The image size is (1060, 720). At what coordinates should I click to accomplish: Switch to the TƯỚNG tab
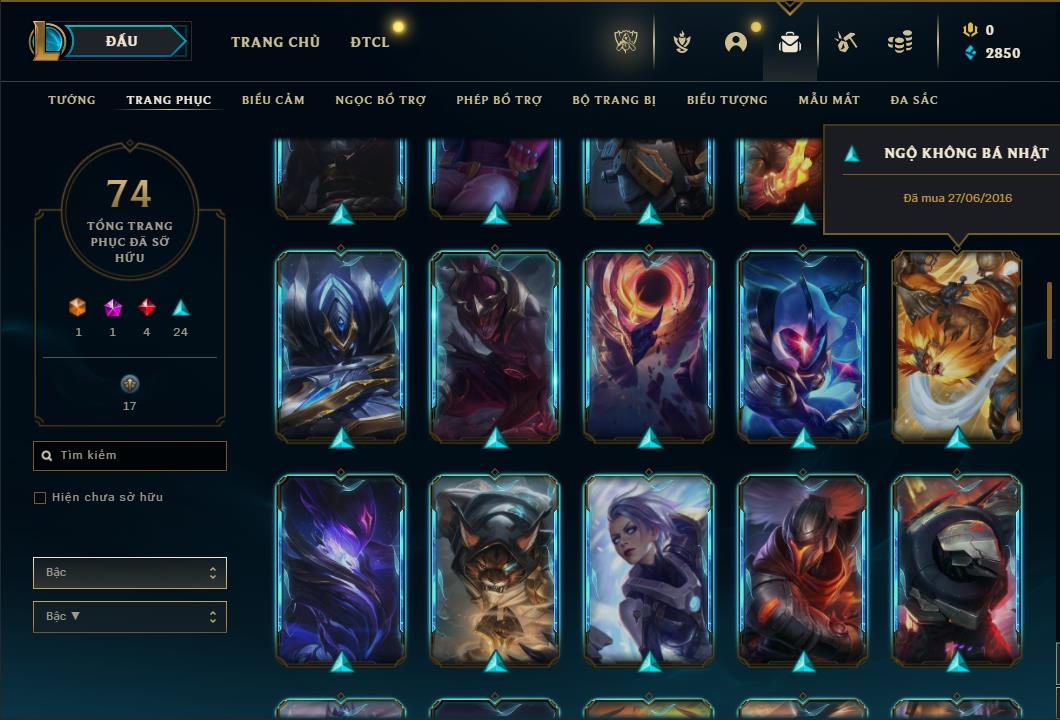[72, 100]
